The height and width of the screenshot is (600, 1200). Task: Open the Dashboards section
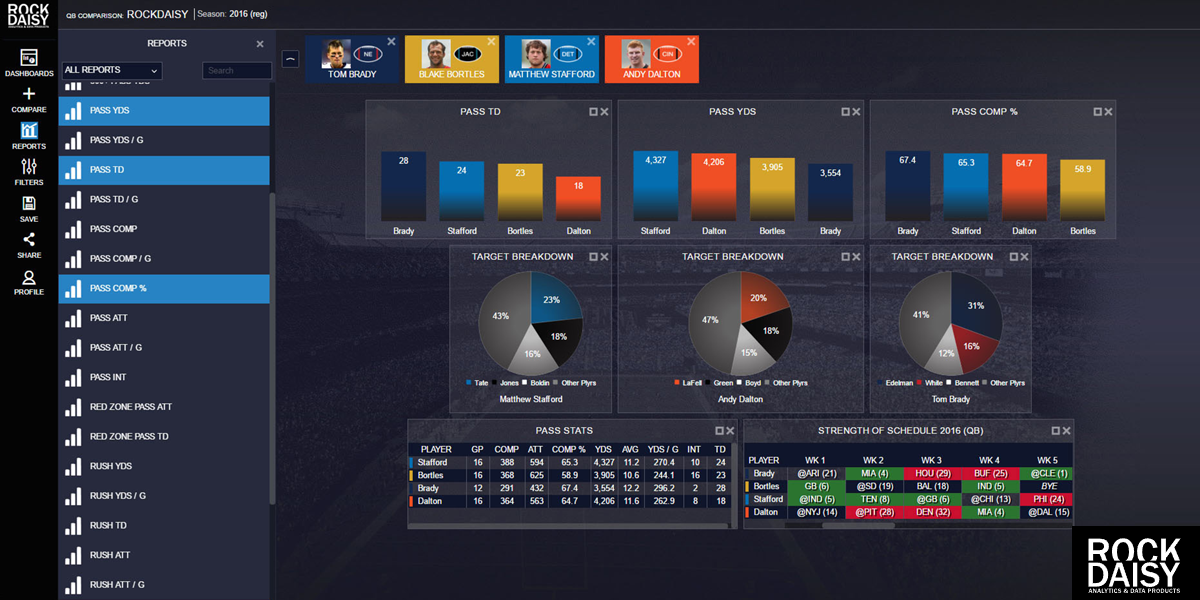28,62
